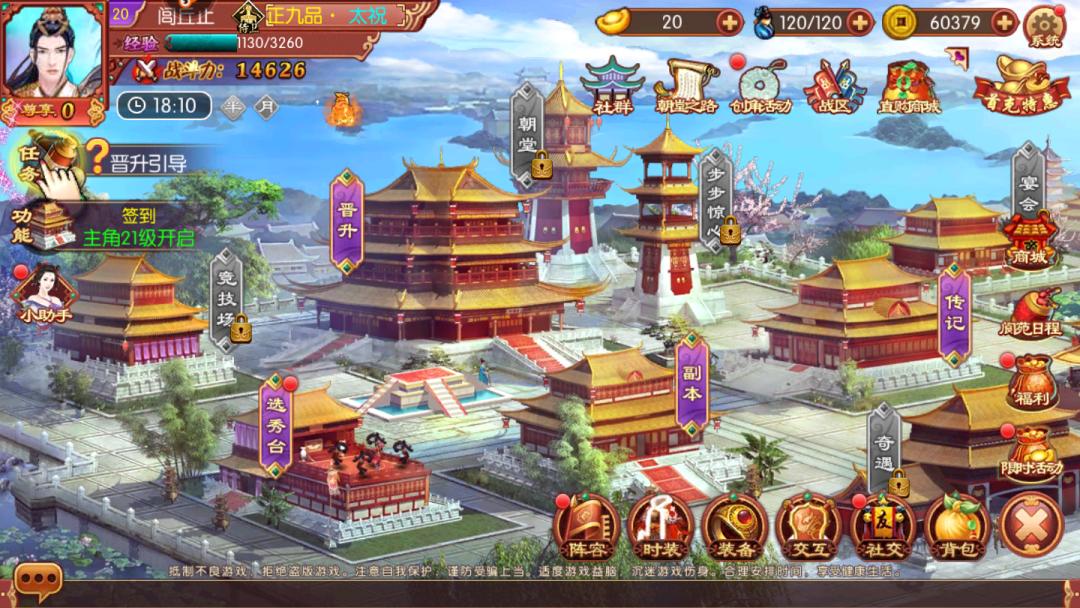Open the 系统 settings gear
This screenshot has width=1080, height=608.
coord(1045,26)
